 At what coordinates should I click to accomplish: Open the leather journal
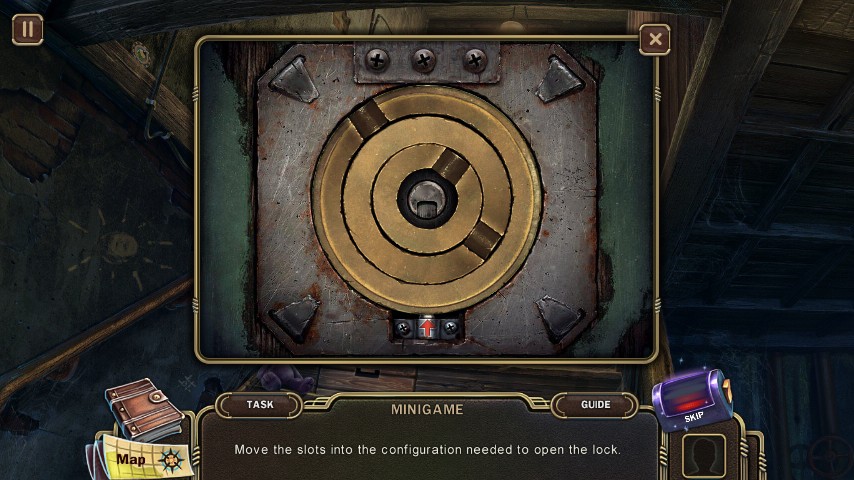coord(142,407)
